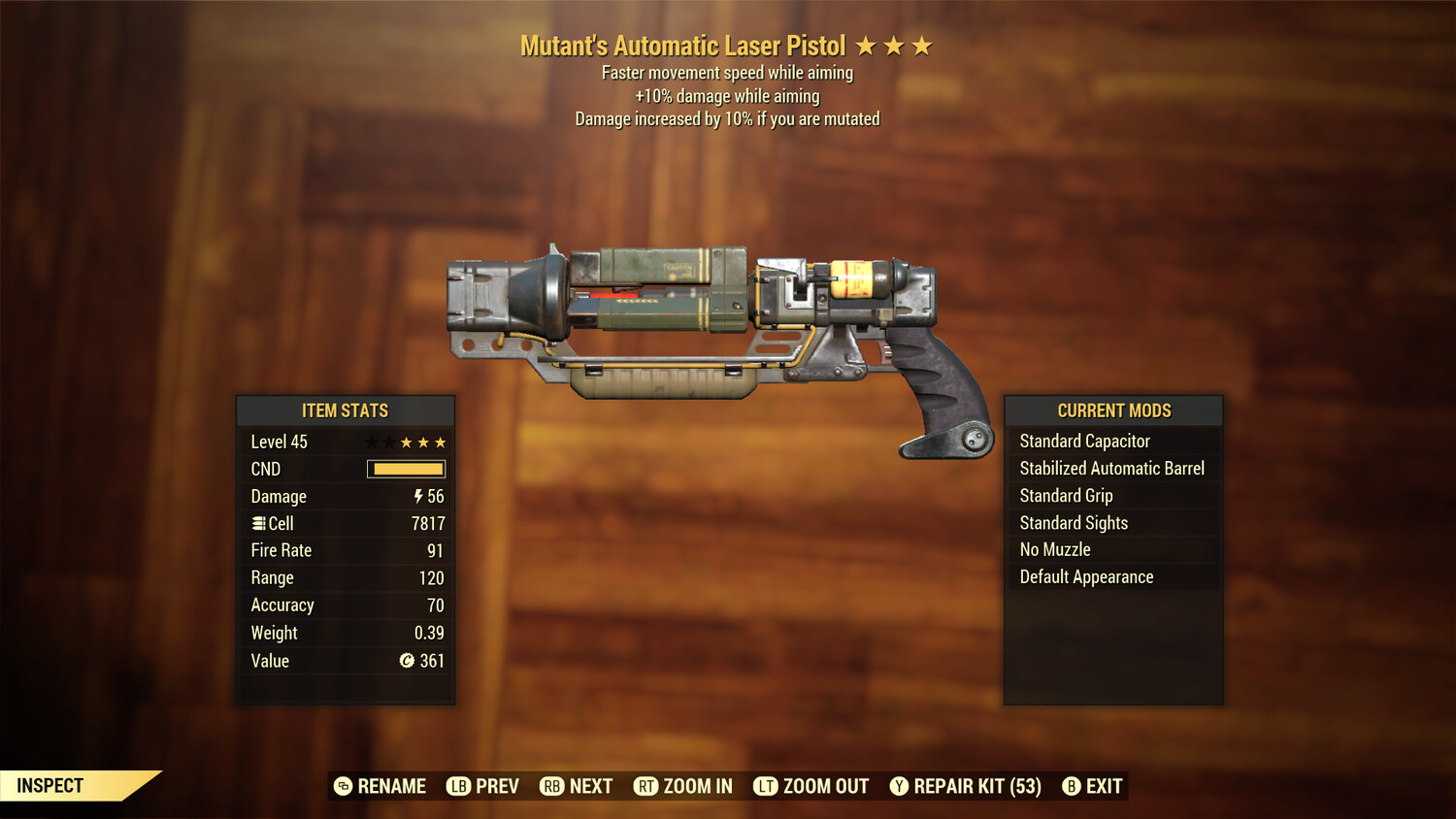Click the LB shoulder button icon for PREV
This screenshot has width=1456, height=819.
click(x=459, y=786)
